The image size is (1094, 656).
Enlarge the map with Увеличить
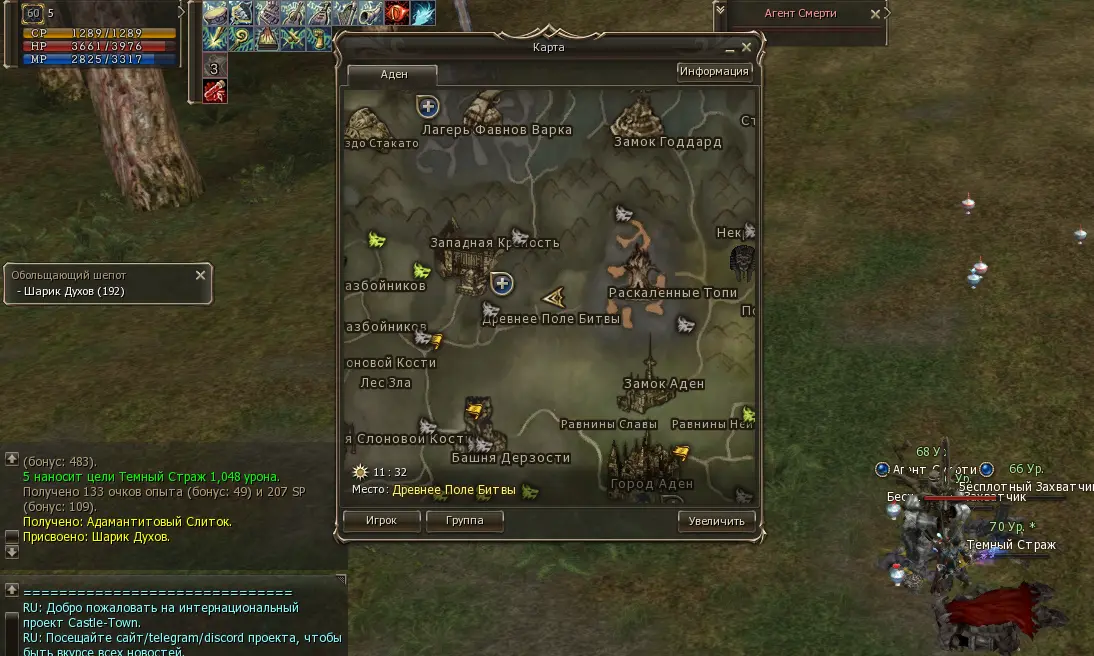click(716, 521)
